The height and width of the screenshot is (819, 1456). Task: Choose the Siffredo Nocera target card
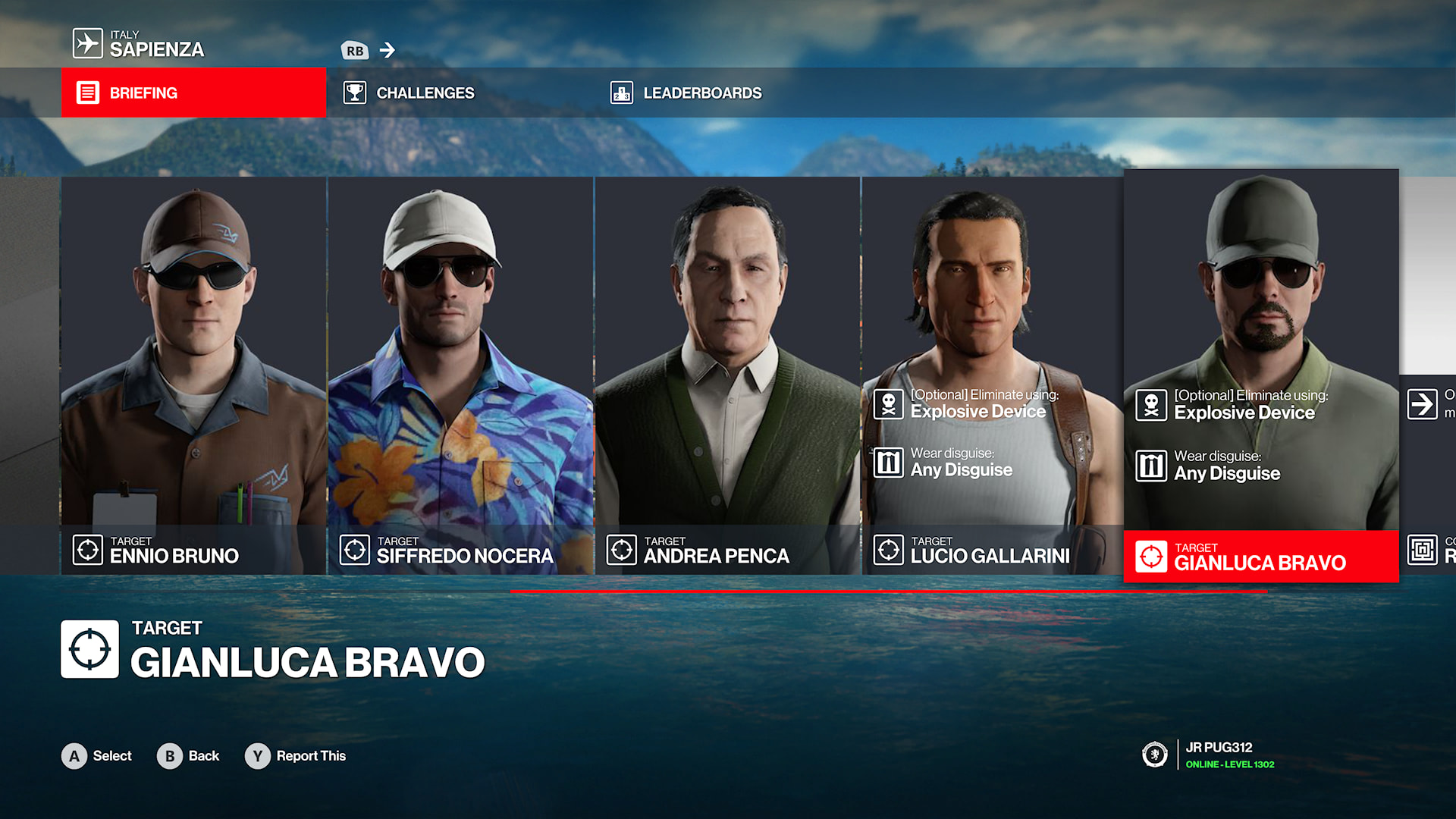(460, 375)
